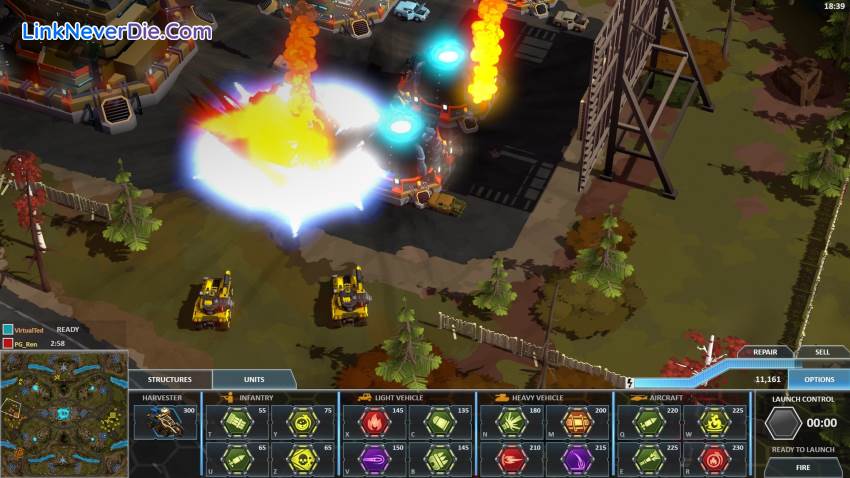The image size is (850, 478).
Task: Click the Fire launch button
Action: [x=803, y=466]
